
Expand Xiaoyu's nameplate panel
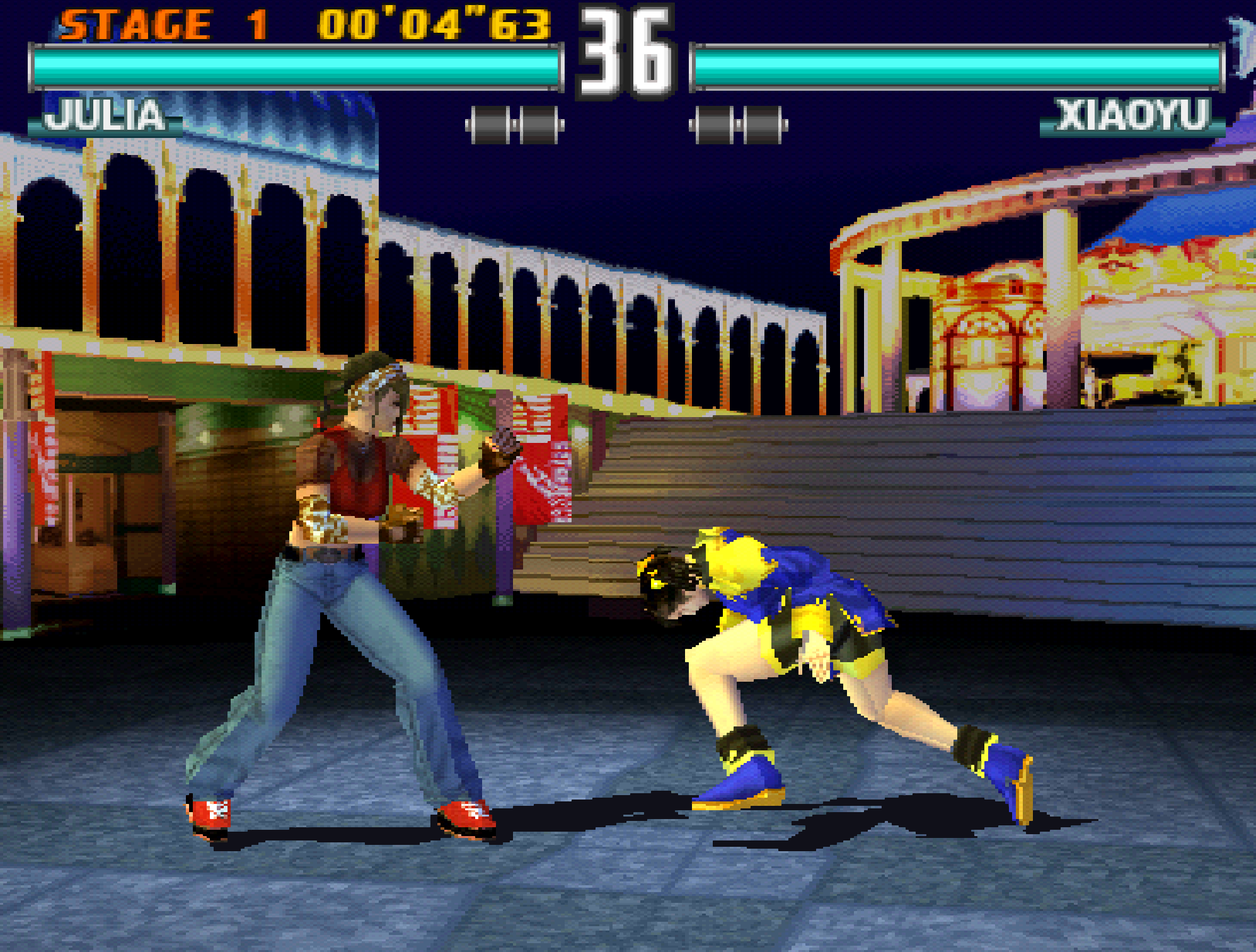pos(1131,115)
